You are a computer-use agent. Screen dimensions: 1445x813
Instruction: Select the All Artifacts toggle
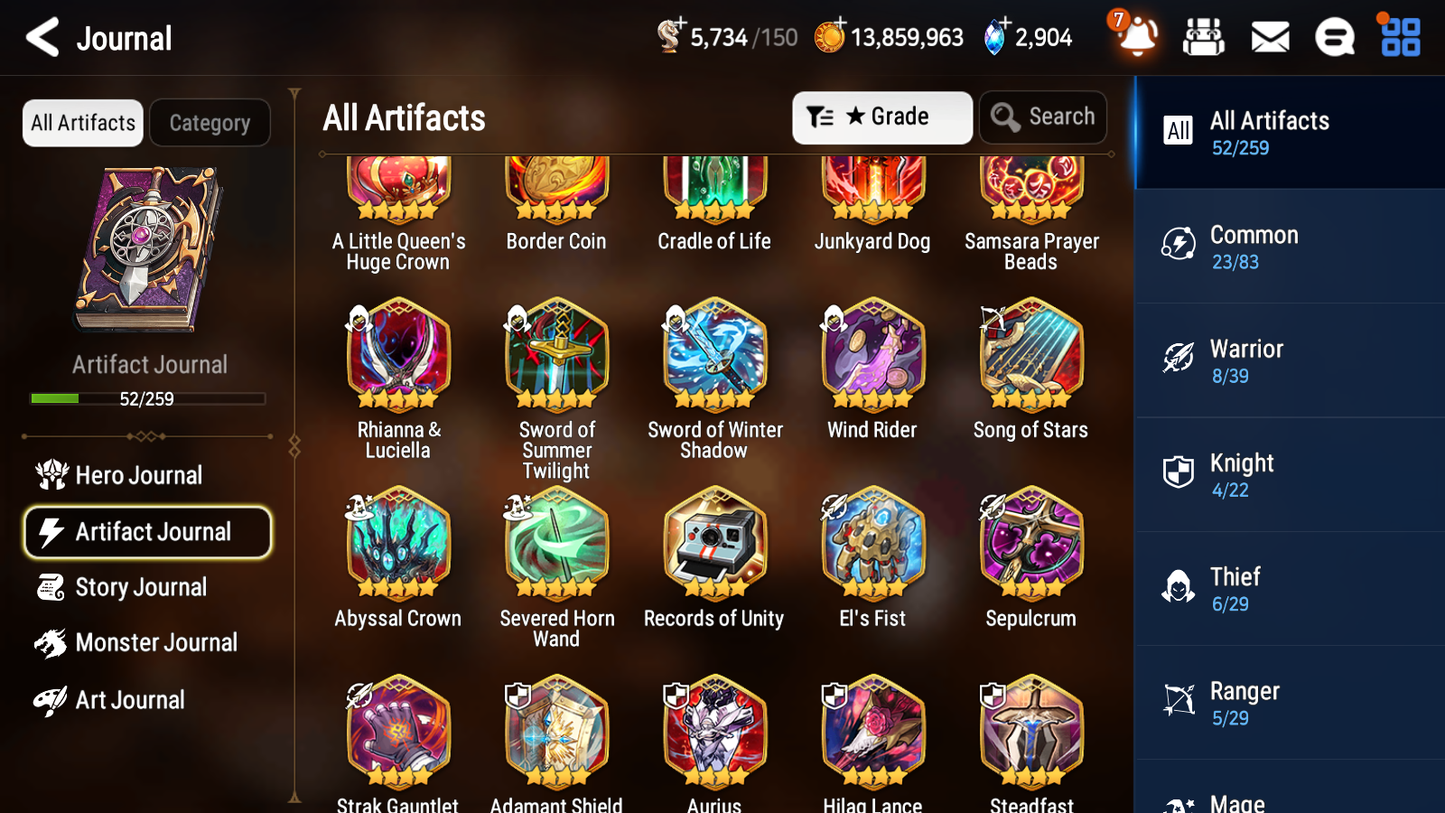82,122
